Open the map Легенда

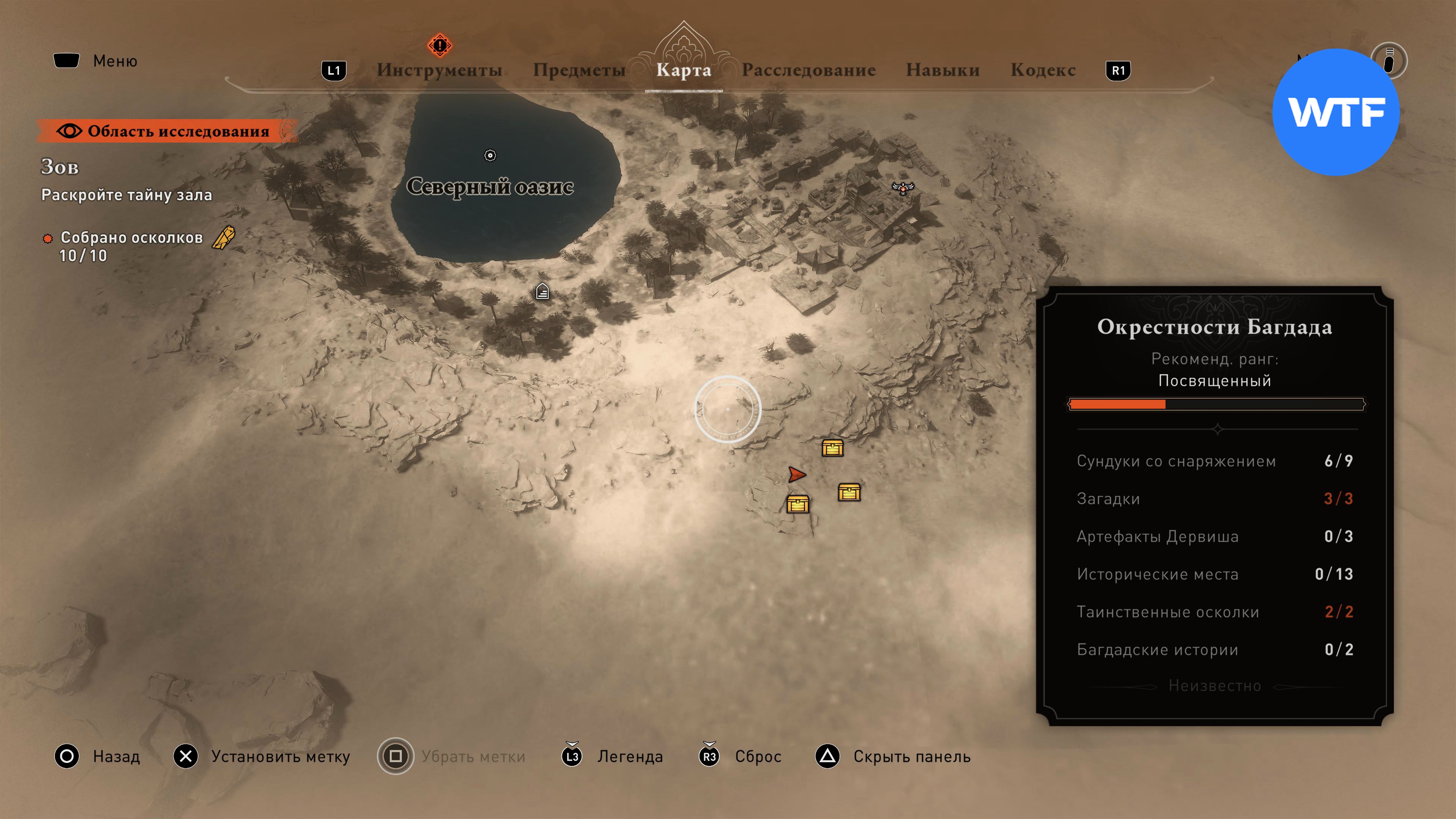pyautogui.click(x=612, y=756)
